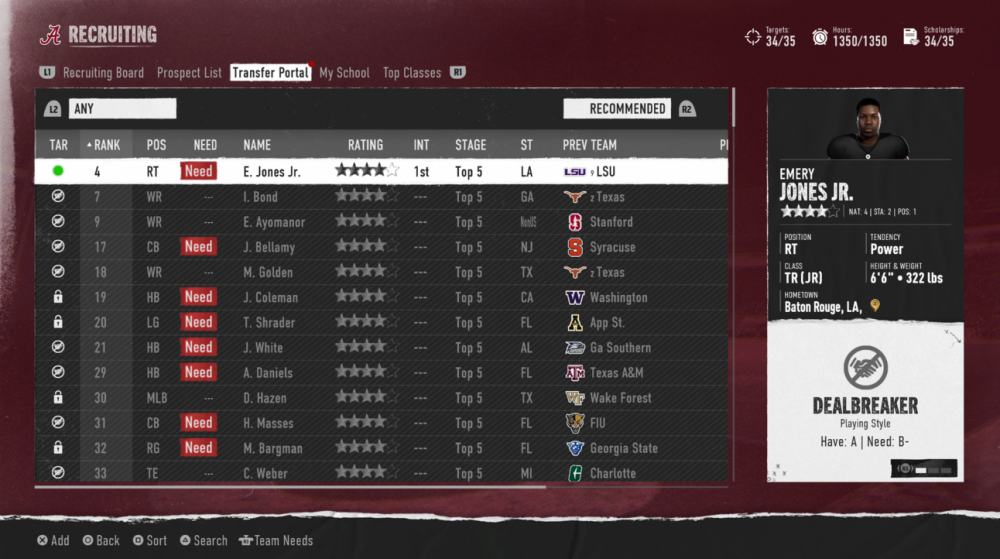The height and width of the screenshot is (559, 1000).
Task: Choose D. Hazen from Wake Forest
Action: tap(265, 398)
